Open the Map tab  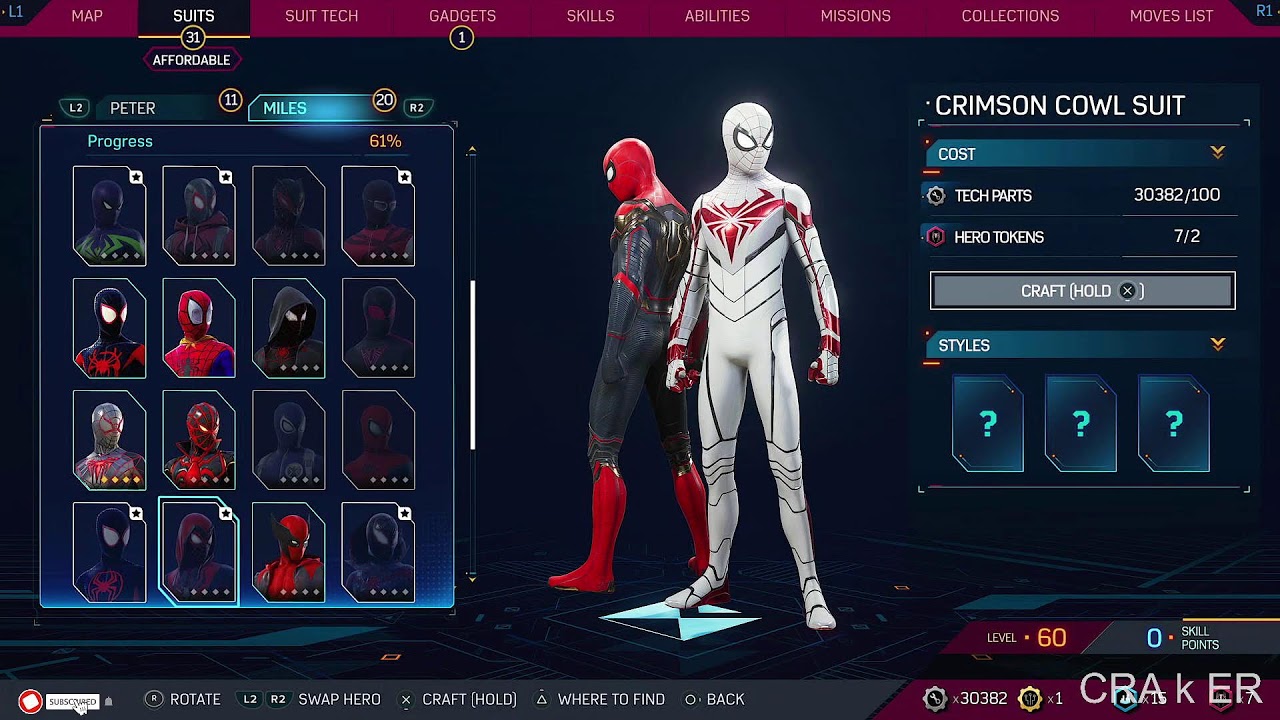click(x=87, y=16)
